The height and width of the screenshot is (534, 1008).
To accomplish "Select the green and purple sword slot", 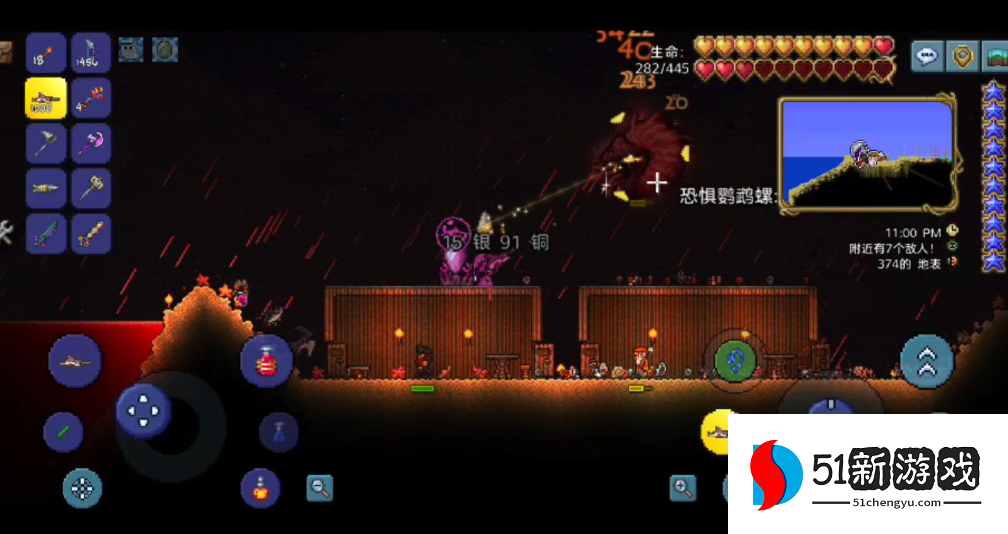I will (46, 233).
